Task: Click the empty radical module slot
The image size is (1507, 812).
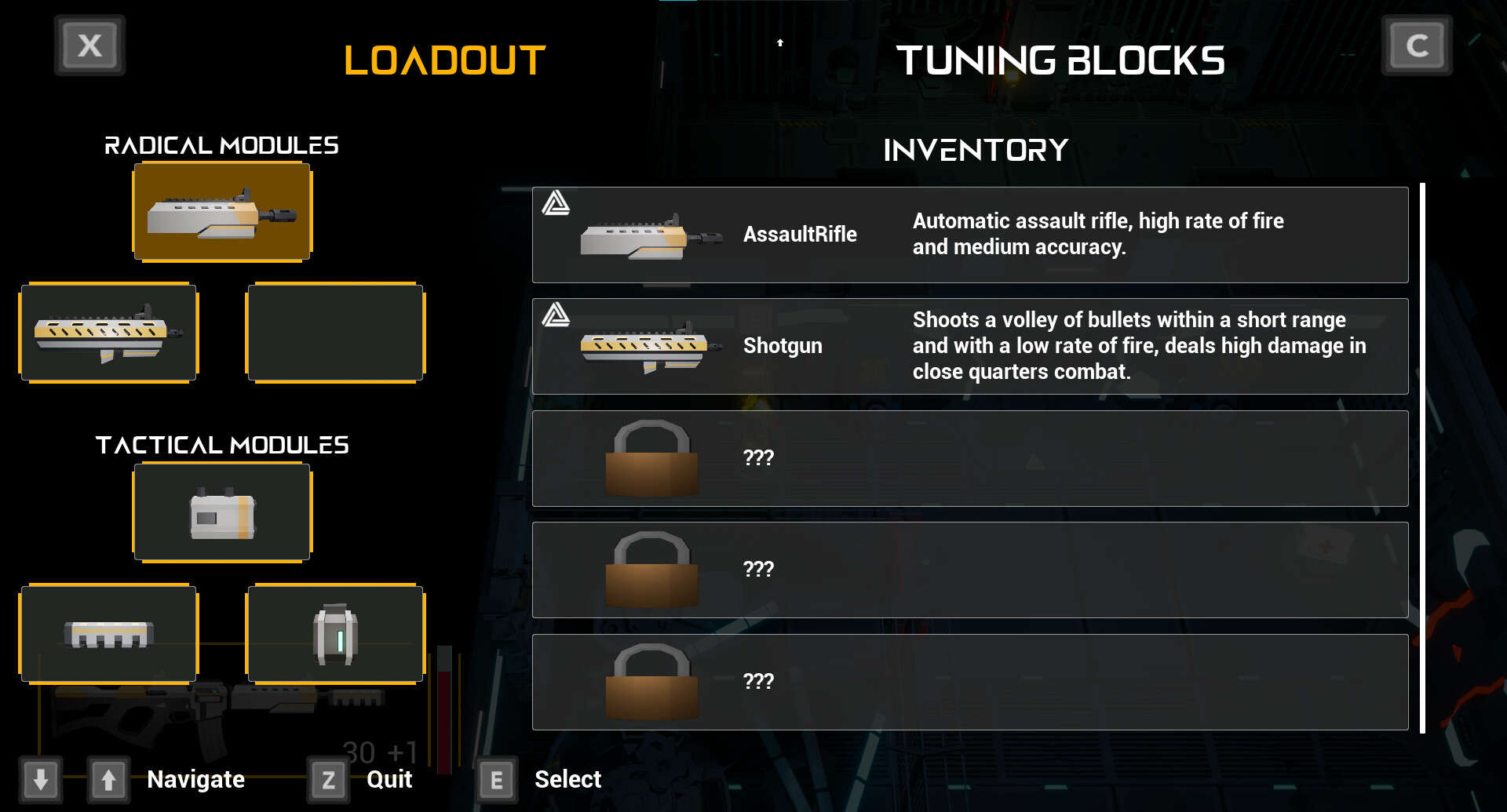Action: [335, 333]
